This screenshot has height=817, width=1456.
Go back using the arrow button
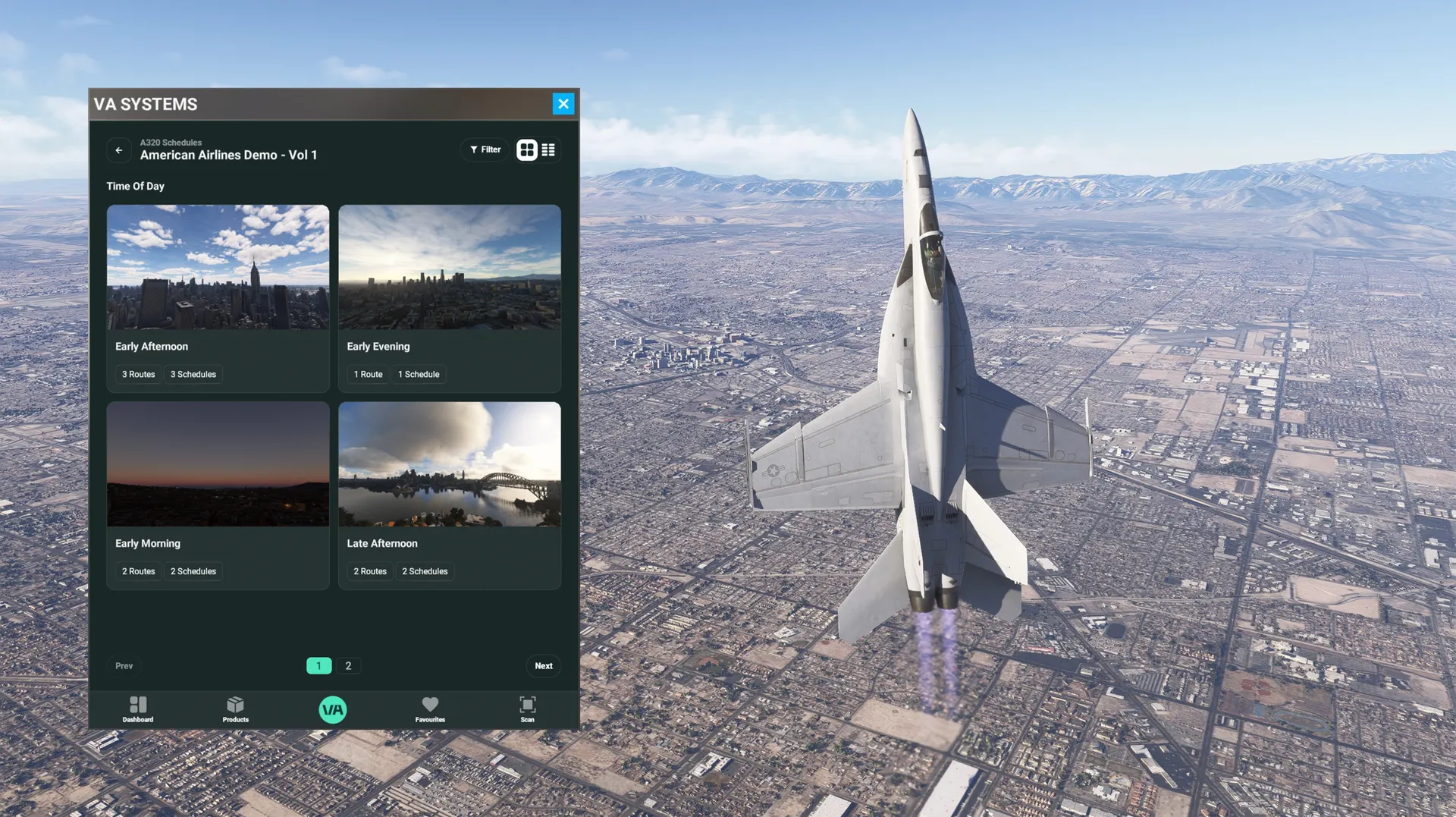[119, 150]
